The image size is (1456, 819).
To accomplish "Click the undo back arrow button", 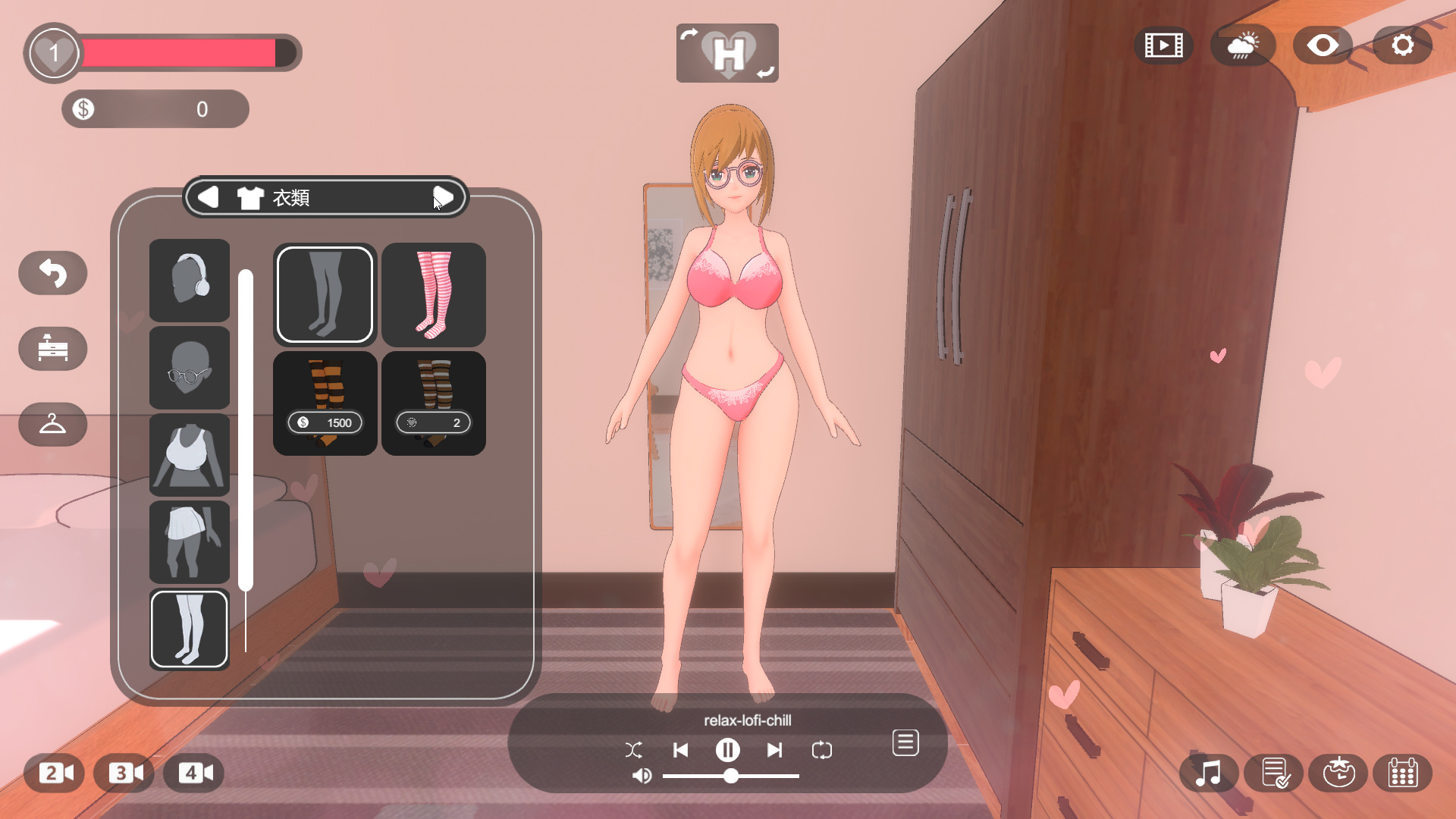I will tap(53, 273).
